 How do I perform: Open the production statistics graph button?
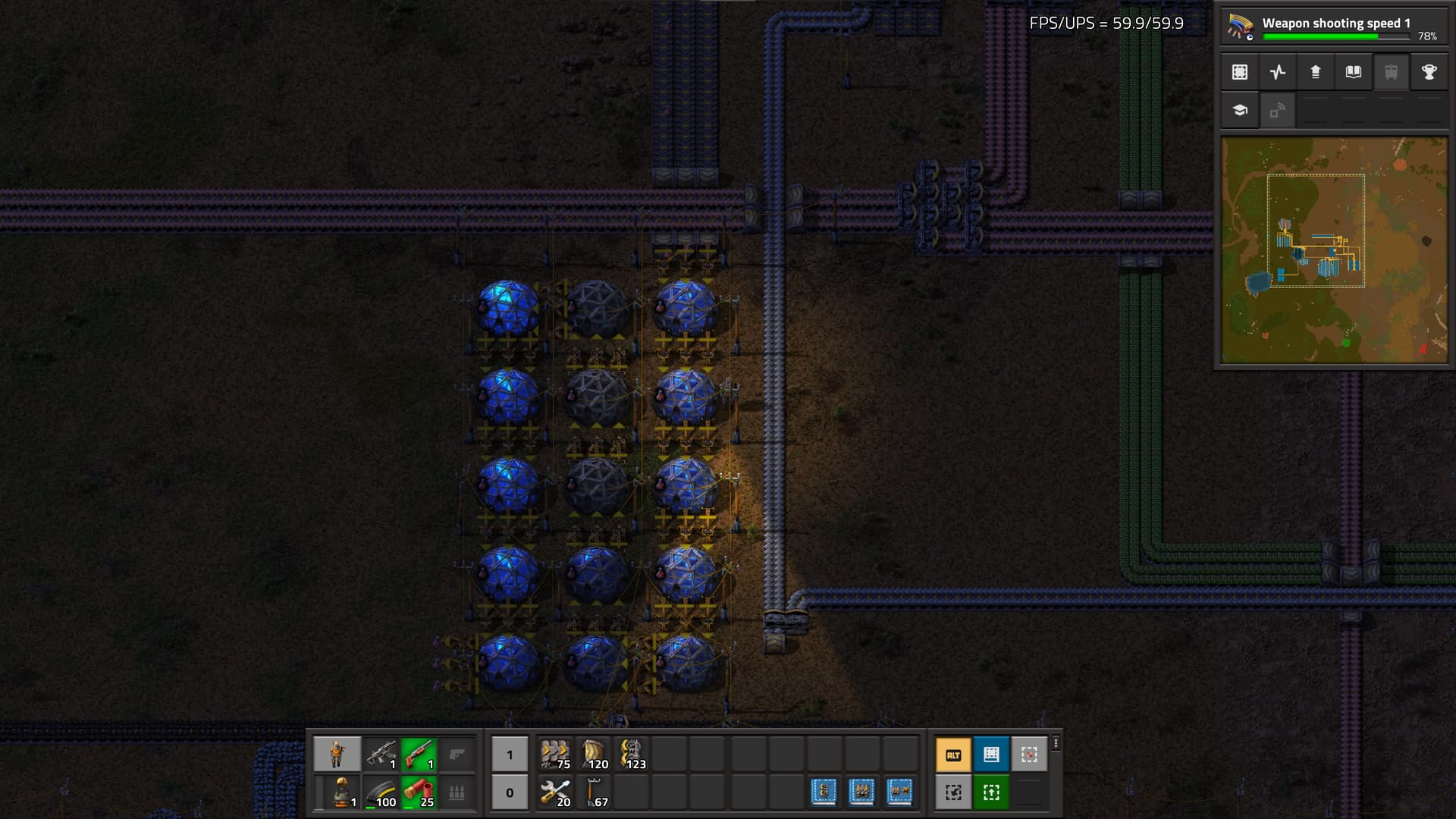click(1278, 72)
